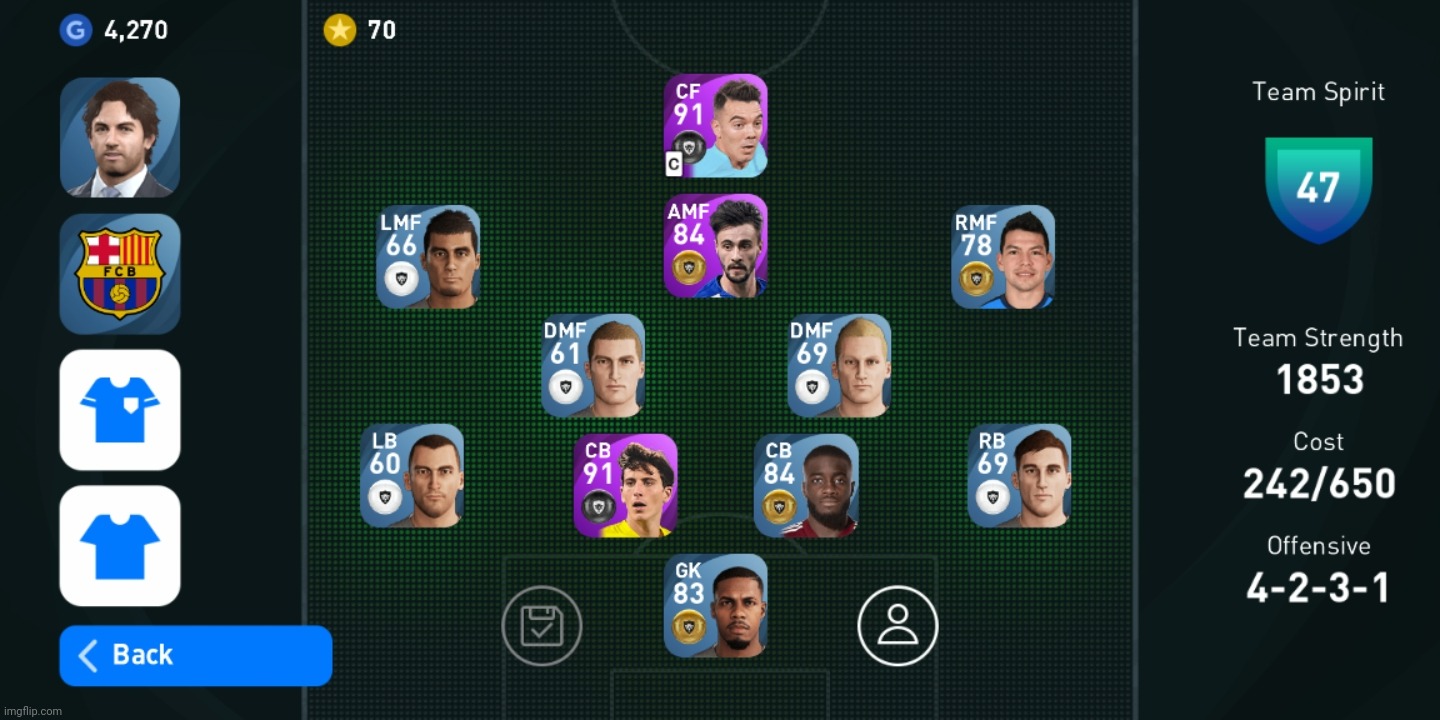Select the RMF 78 player card
Image resolution: width=1440 pixels, height=720 pixels.
(1003, 257)
